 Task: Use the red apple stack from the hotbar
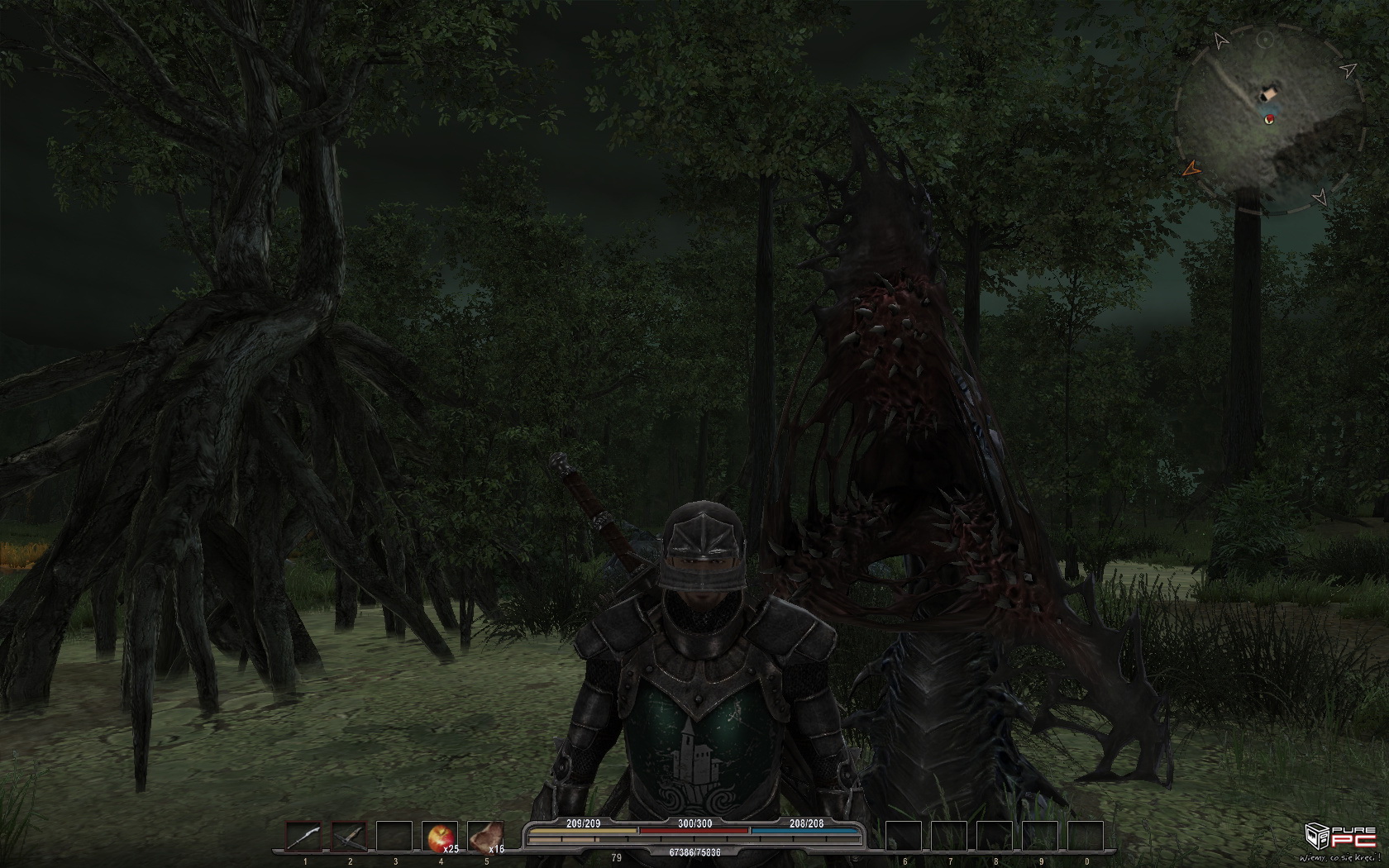point(440,837)
